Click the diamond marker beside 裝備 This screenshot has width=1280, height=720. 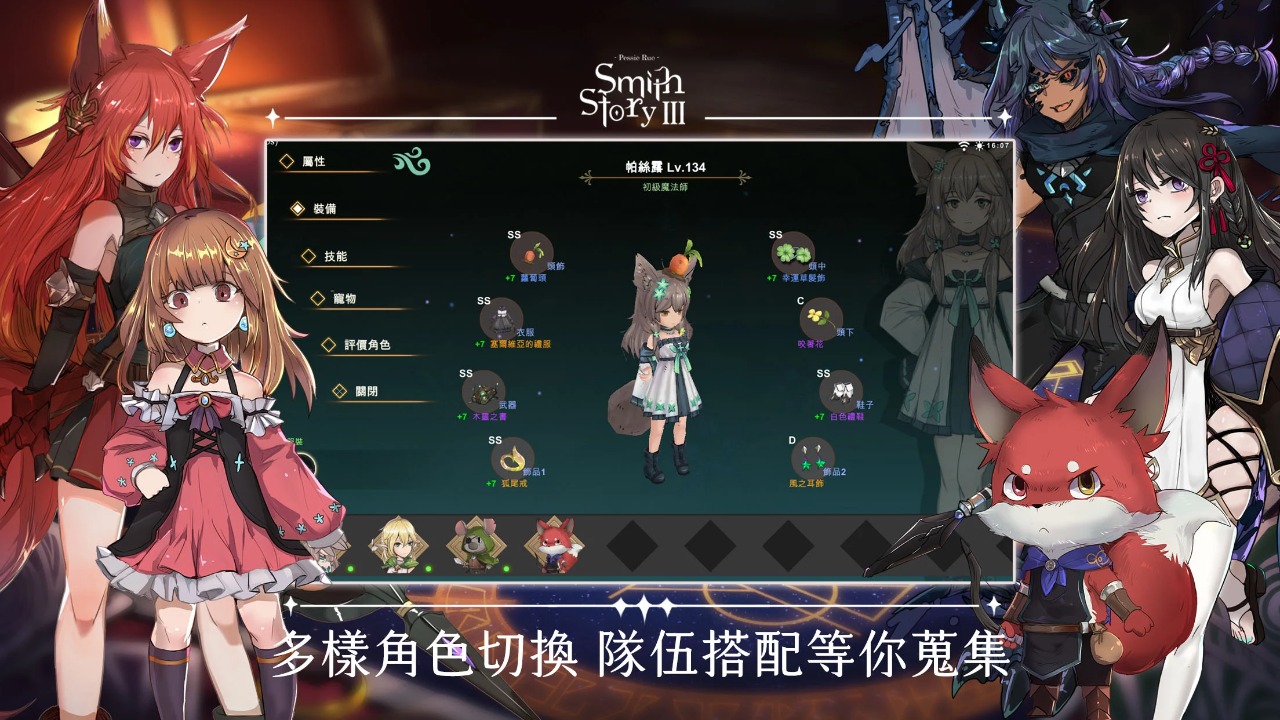pyautogui.click(x=296, y=210)
